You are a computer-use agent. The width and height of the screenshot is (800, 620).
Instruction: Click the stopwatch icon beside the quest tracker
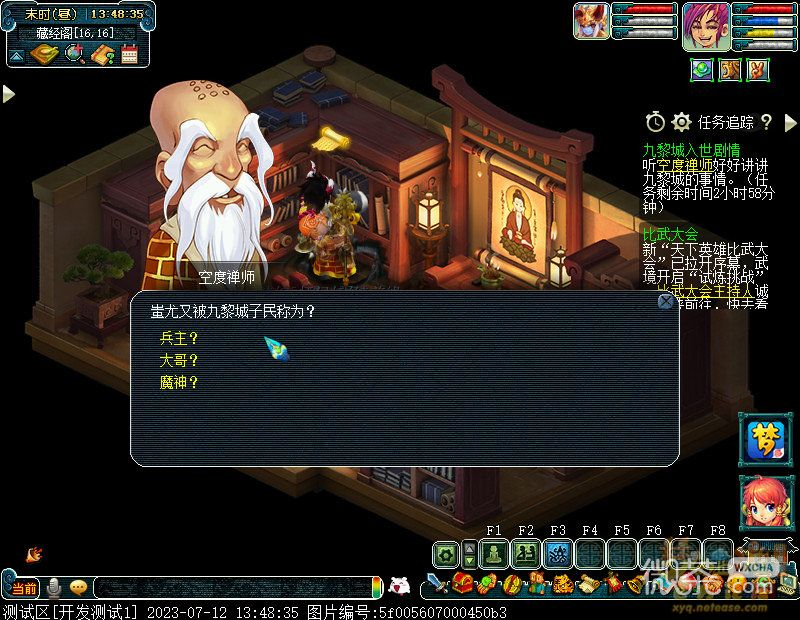(x=655, y=122)
